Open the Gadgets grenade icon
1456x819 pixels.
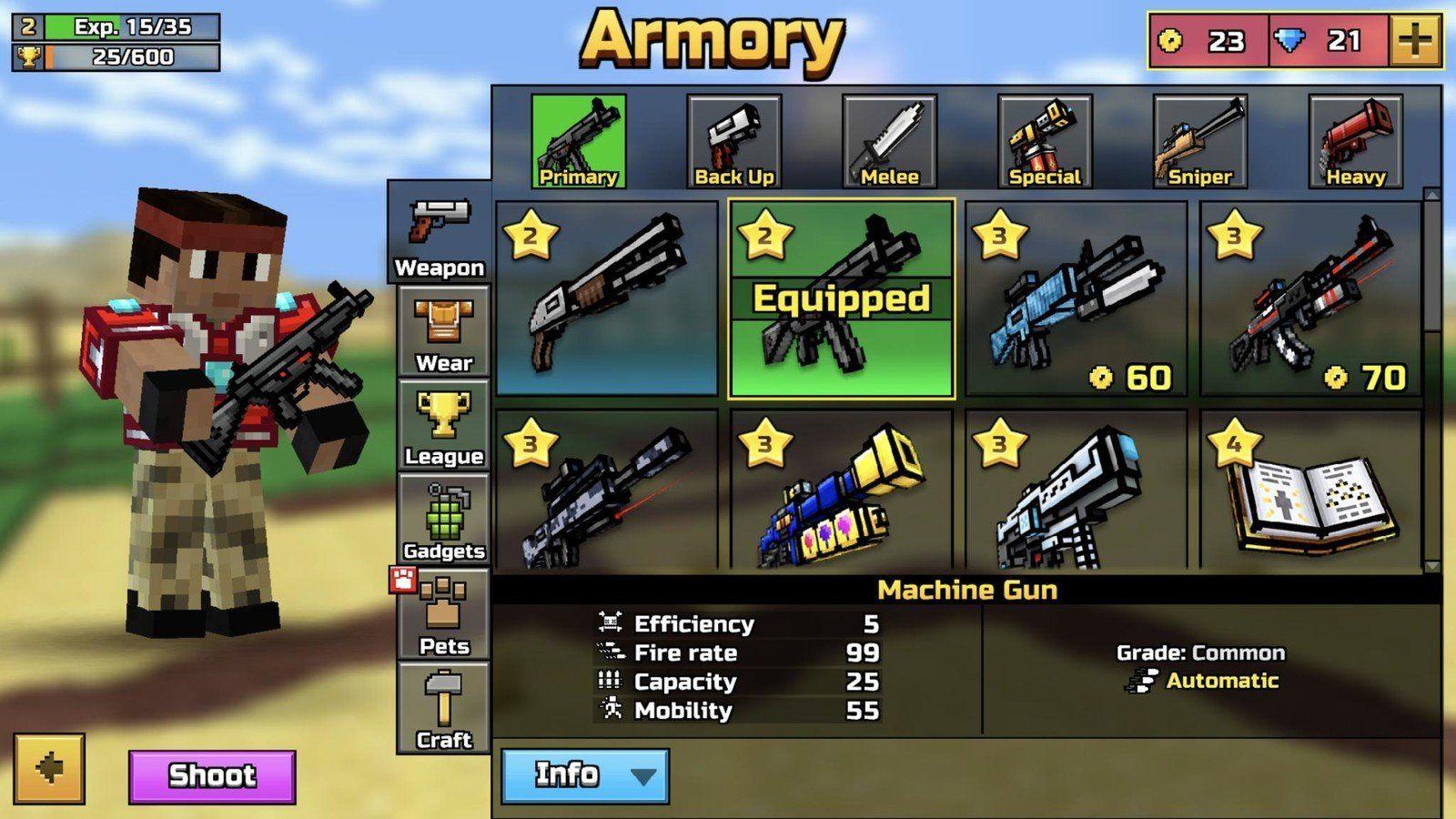[443, 521]
